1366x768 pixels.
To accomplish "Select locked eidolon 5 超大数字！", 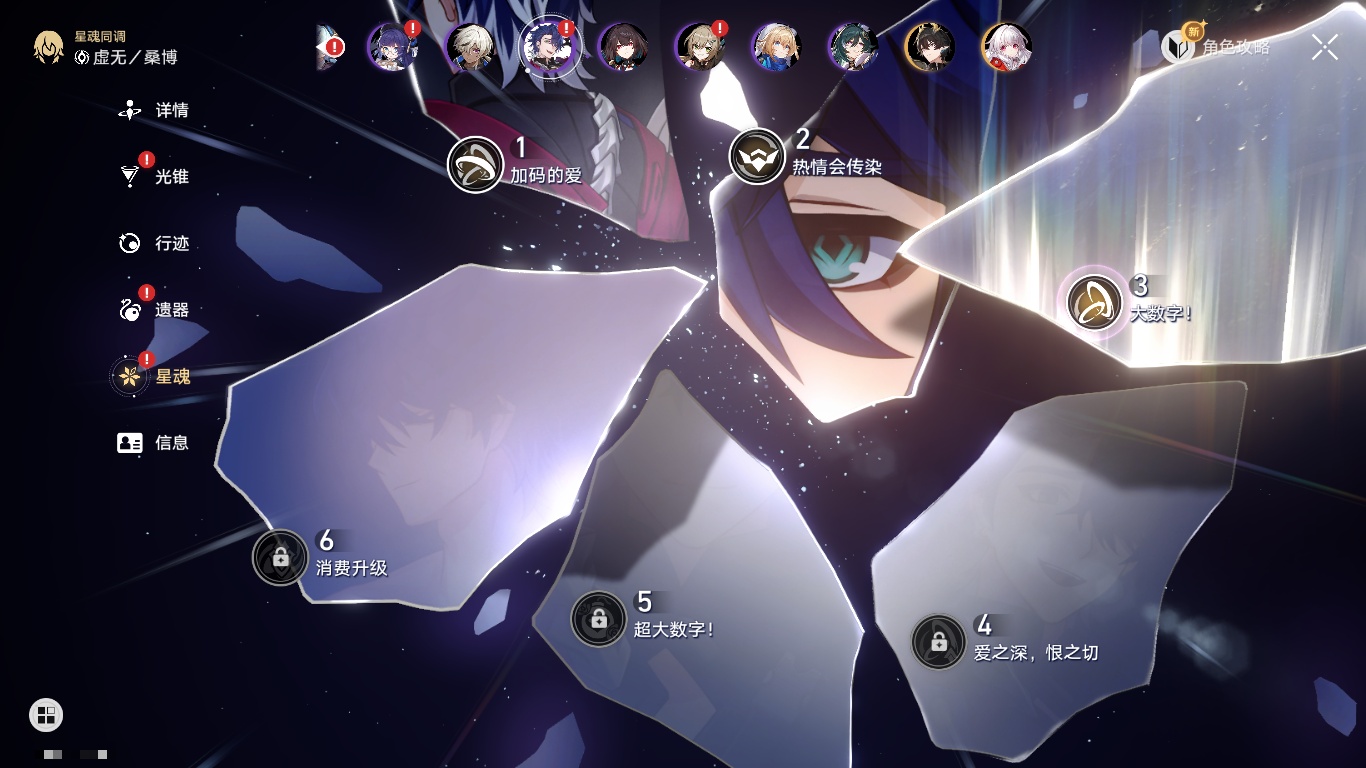I will pyautogui.click(x=598, y=619).
